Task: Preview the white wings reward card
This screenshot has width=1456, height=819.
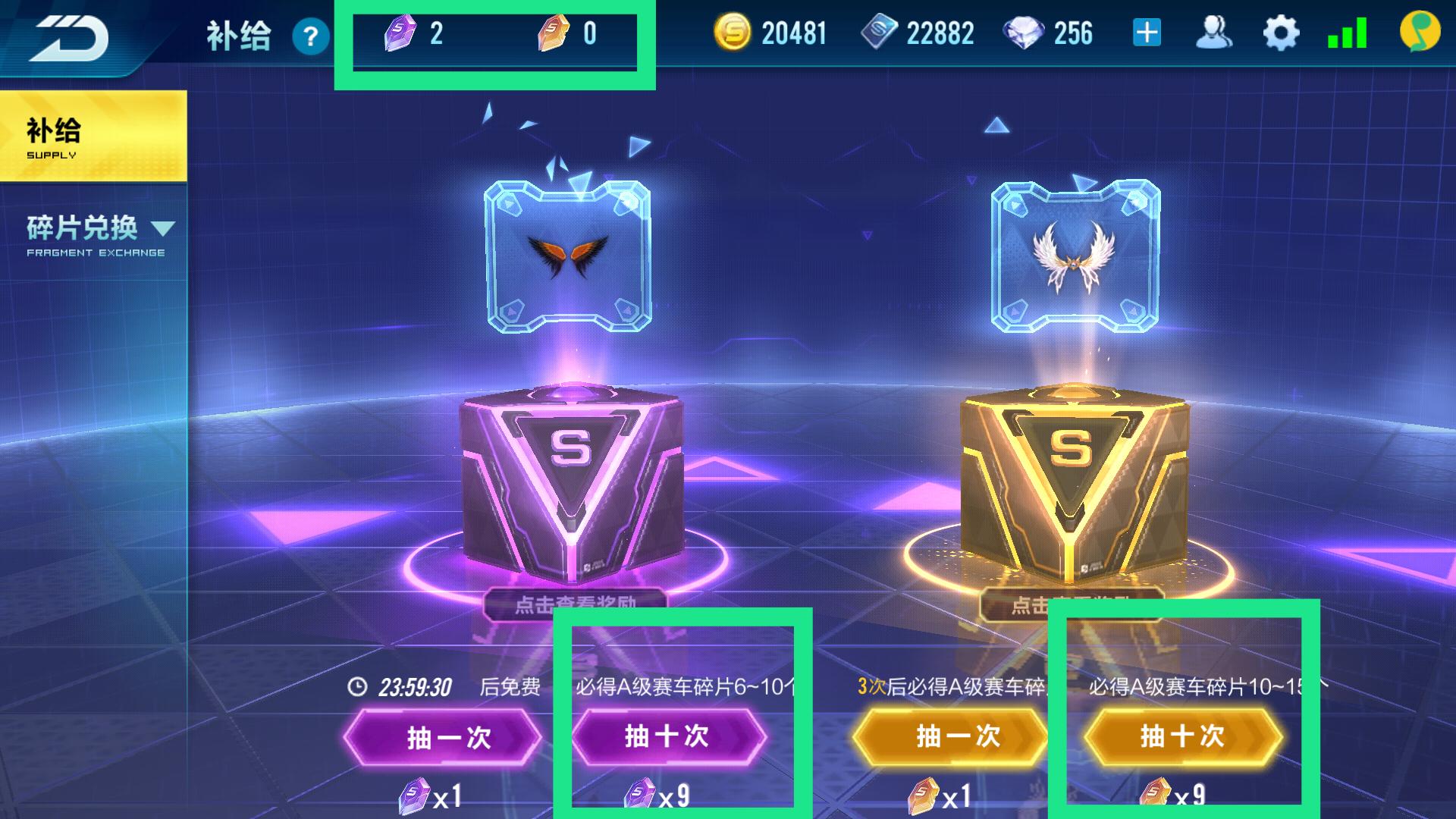Action: pos(1075,256)
